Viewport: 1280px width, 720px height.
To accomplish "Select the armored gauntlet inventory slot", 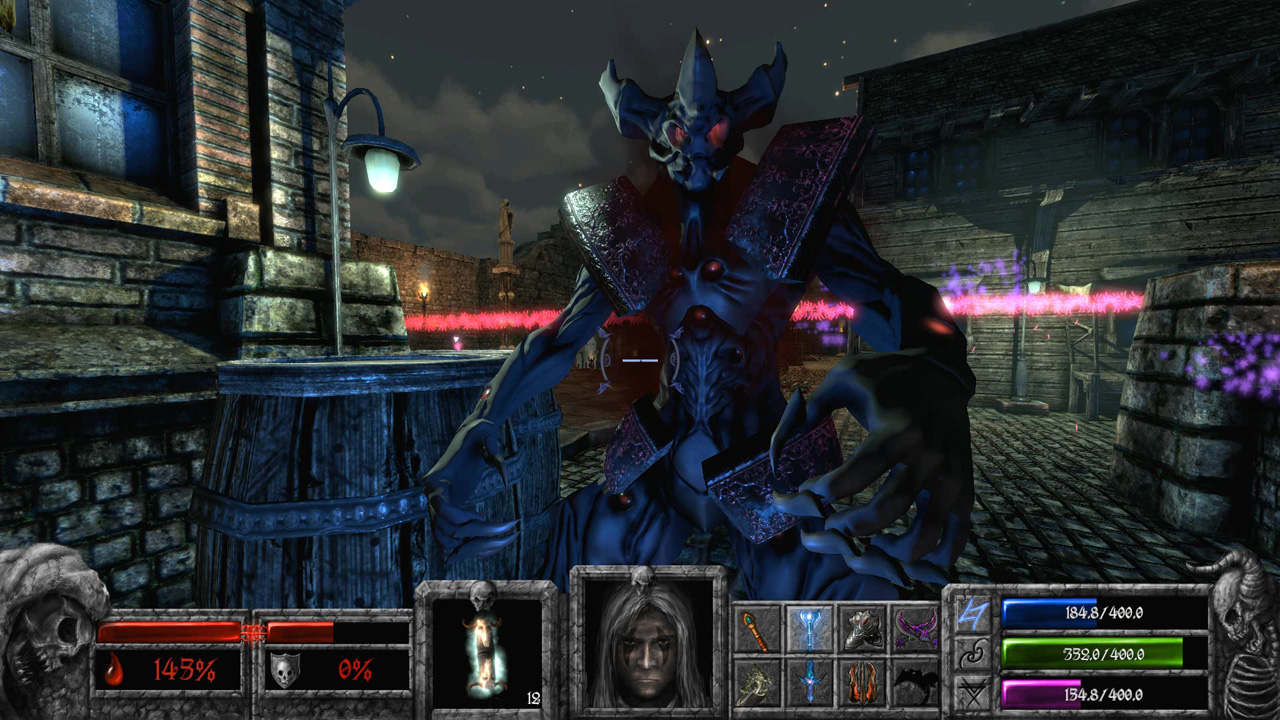I will (x=862, y=629).
